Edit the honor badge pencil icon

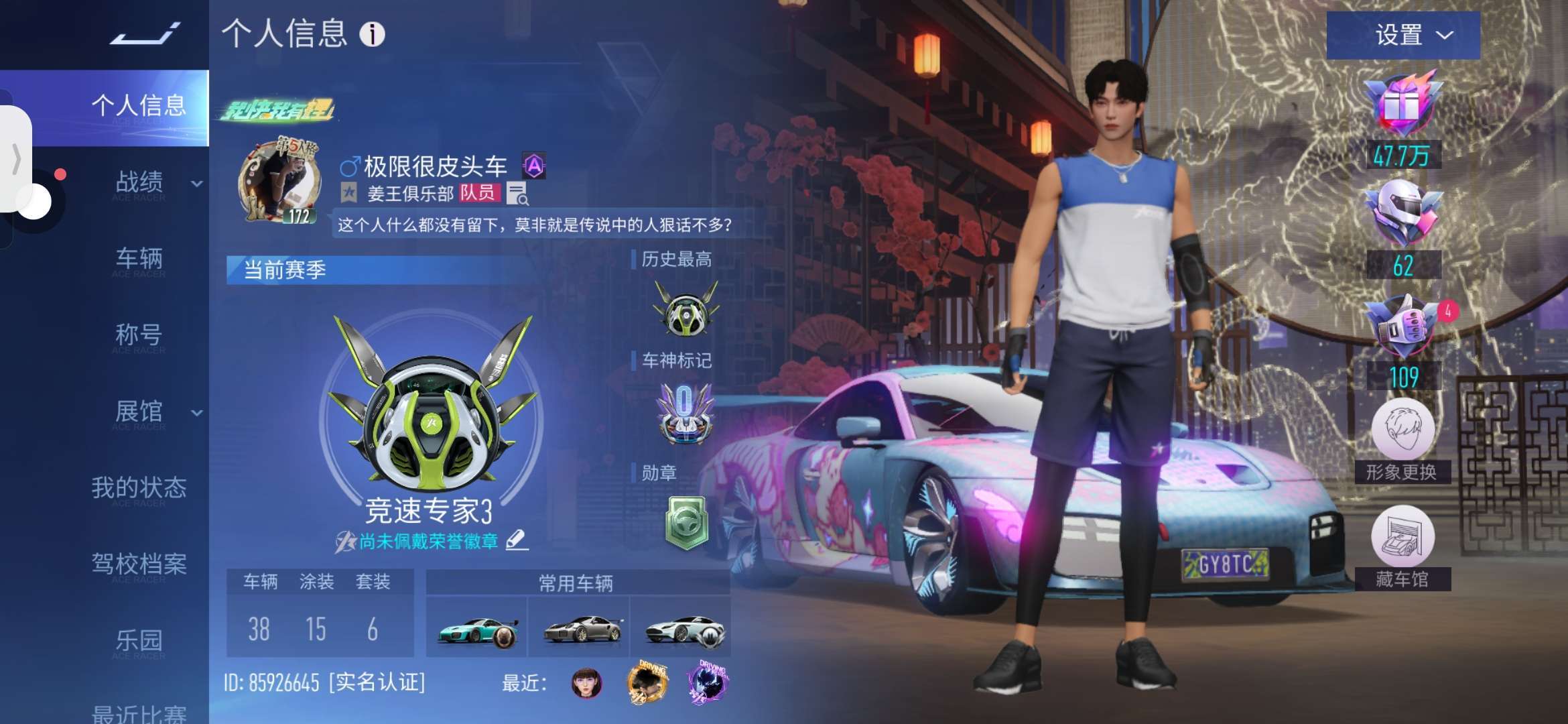517,540
